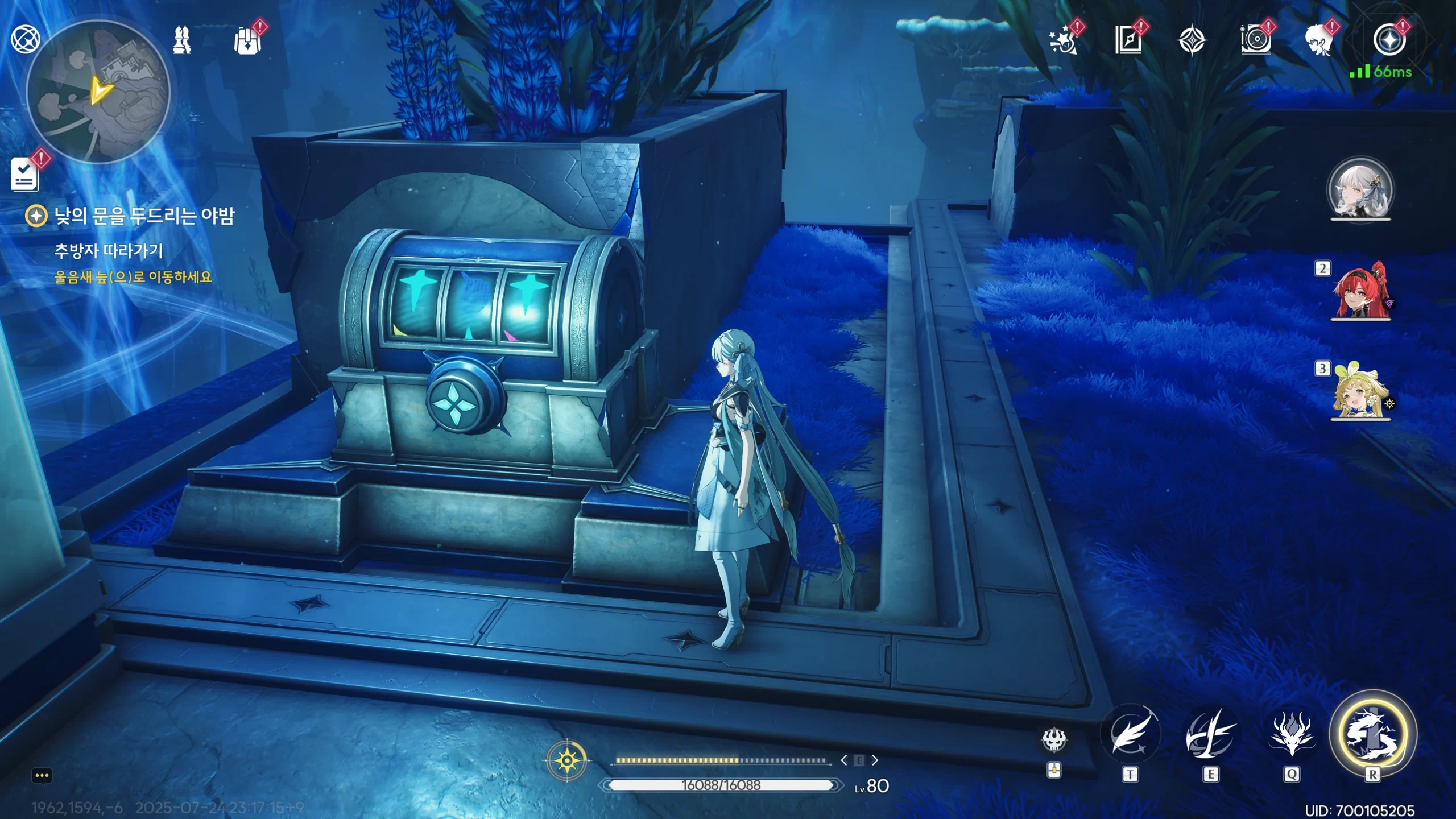Open the character head profile icon

point(1319,40)
